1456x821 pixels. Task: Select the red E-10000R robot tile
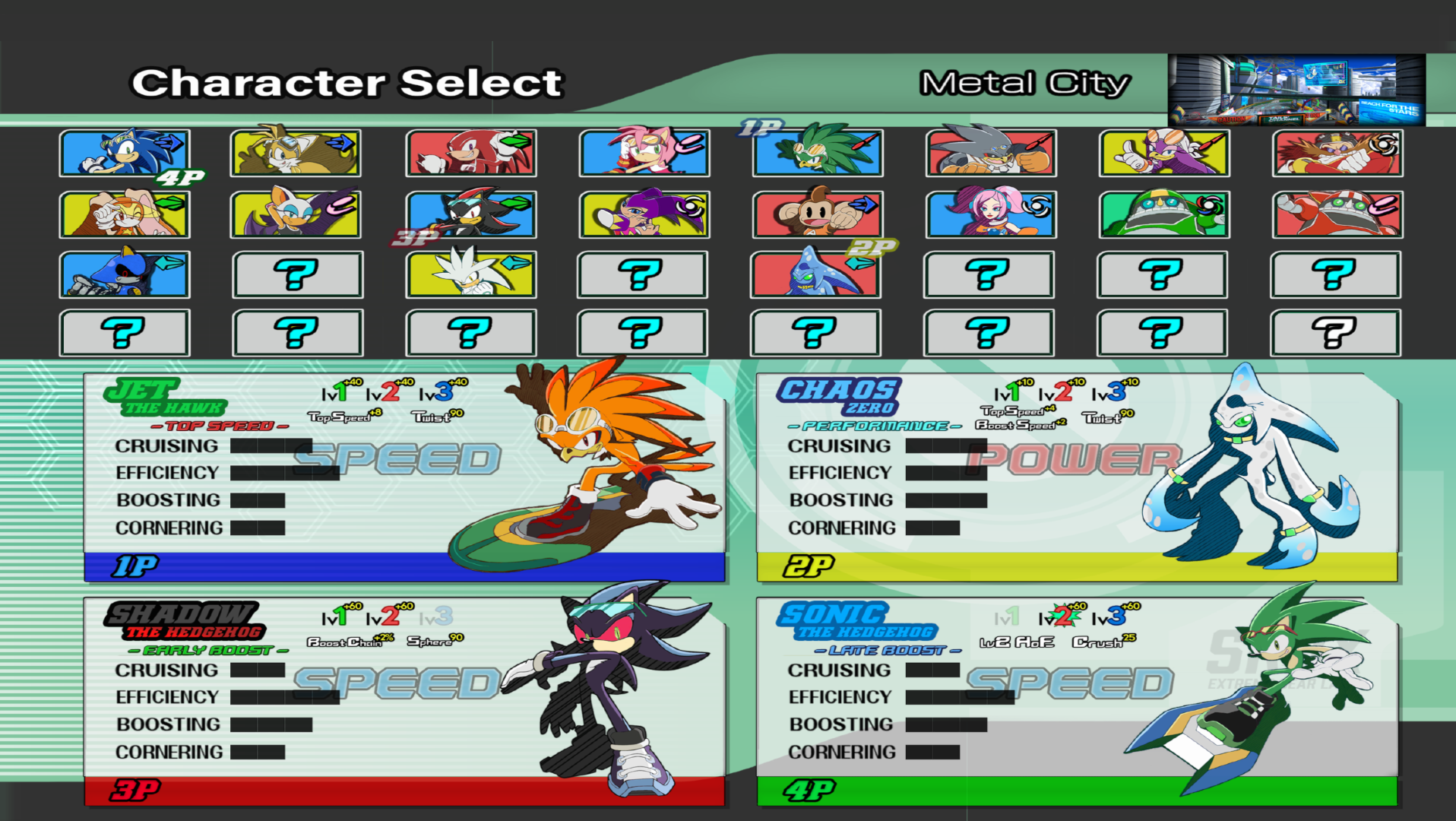[1337, 214]
